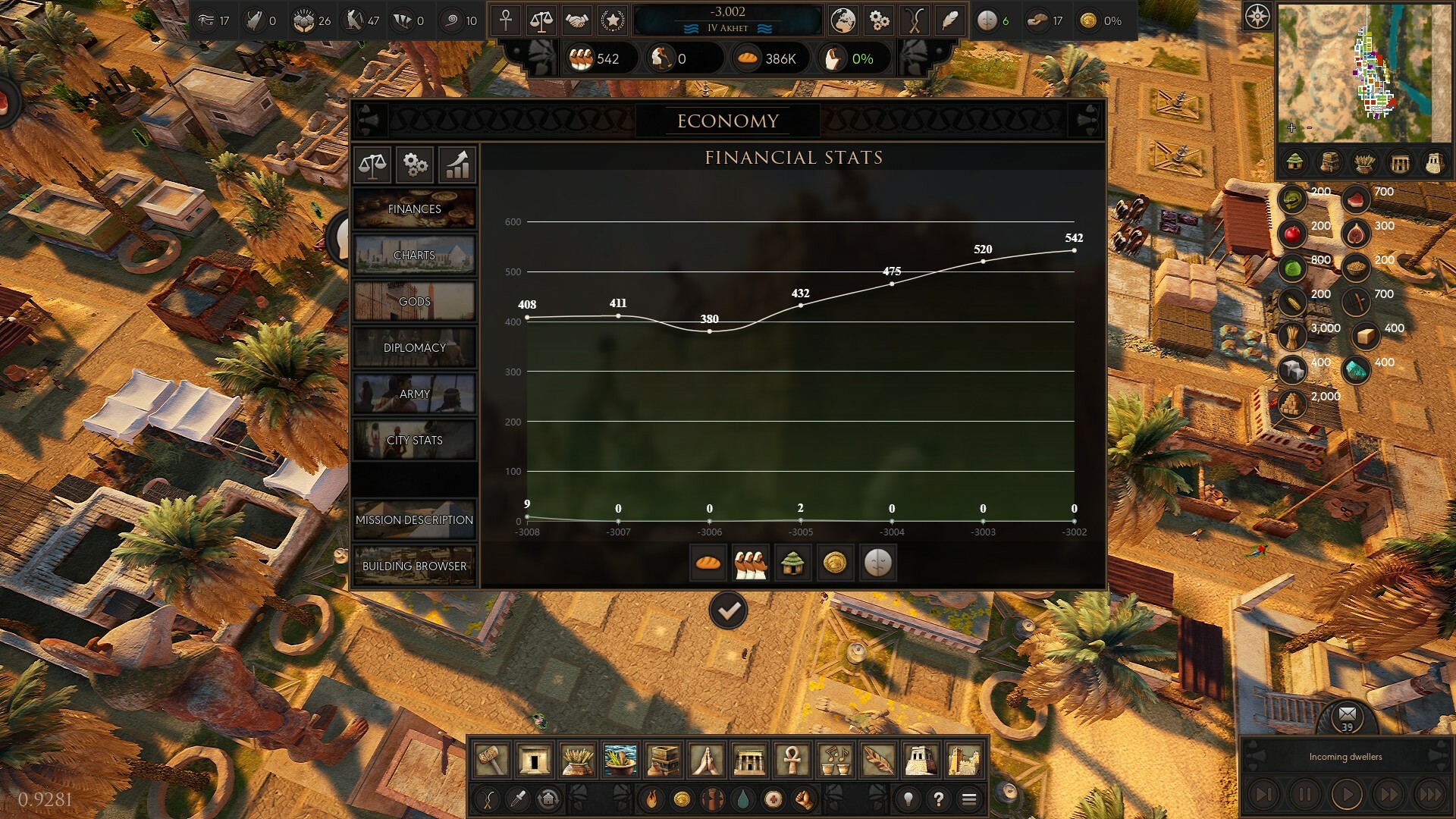This screenshot has width=1456, height=819.
Task: Toggle the bread series on the chart
Action: click(x=708, y=563)
